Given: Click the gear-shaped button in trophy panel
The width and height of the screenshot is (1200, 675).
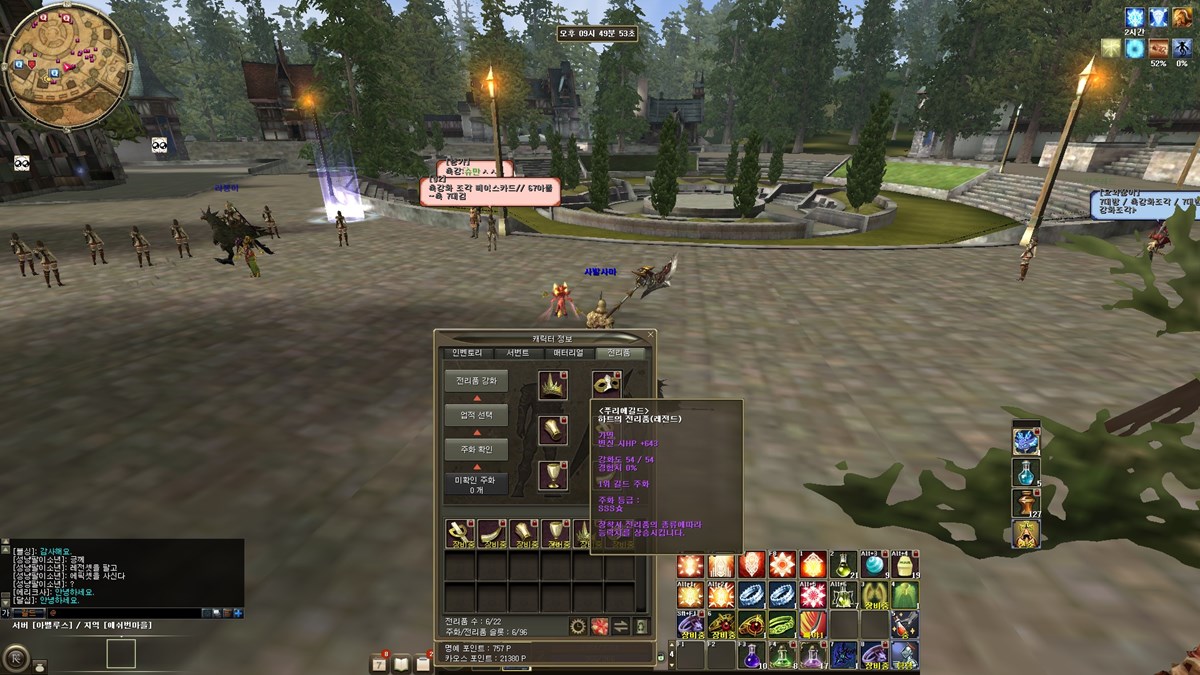Looking at the screenshot, I should click(x=578, y=626).
